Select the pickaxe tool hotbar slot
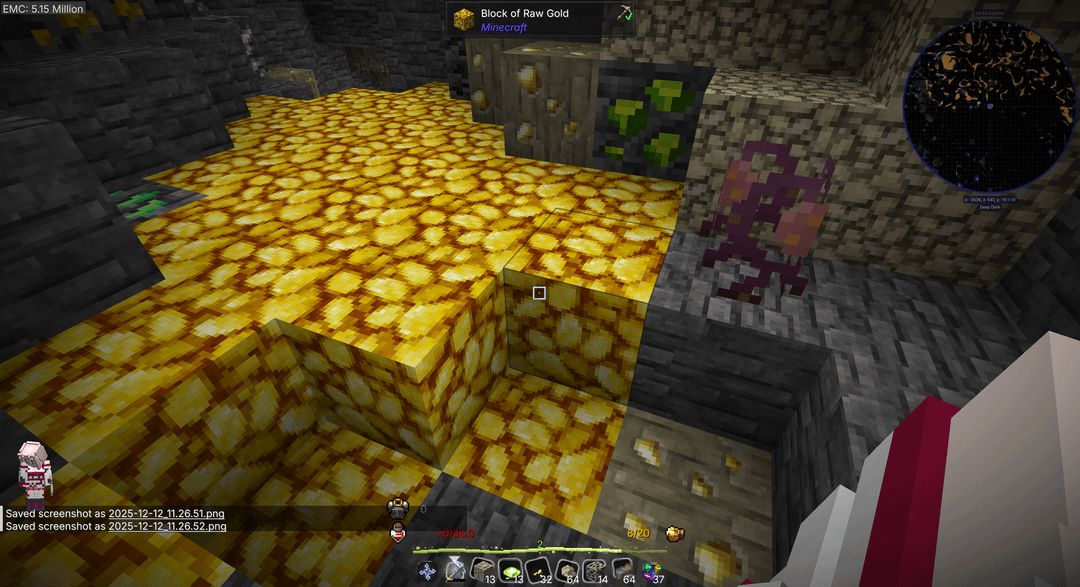Screen dimensions: 1080x587 click(456, 571)
